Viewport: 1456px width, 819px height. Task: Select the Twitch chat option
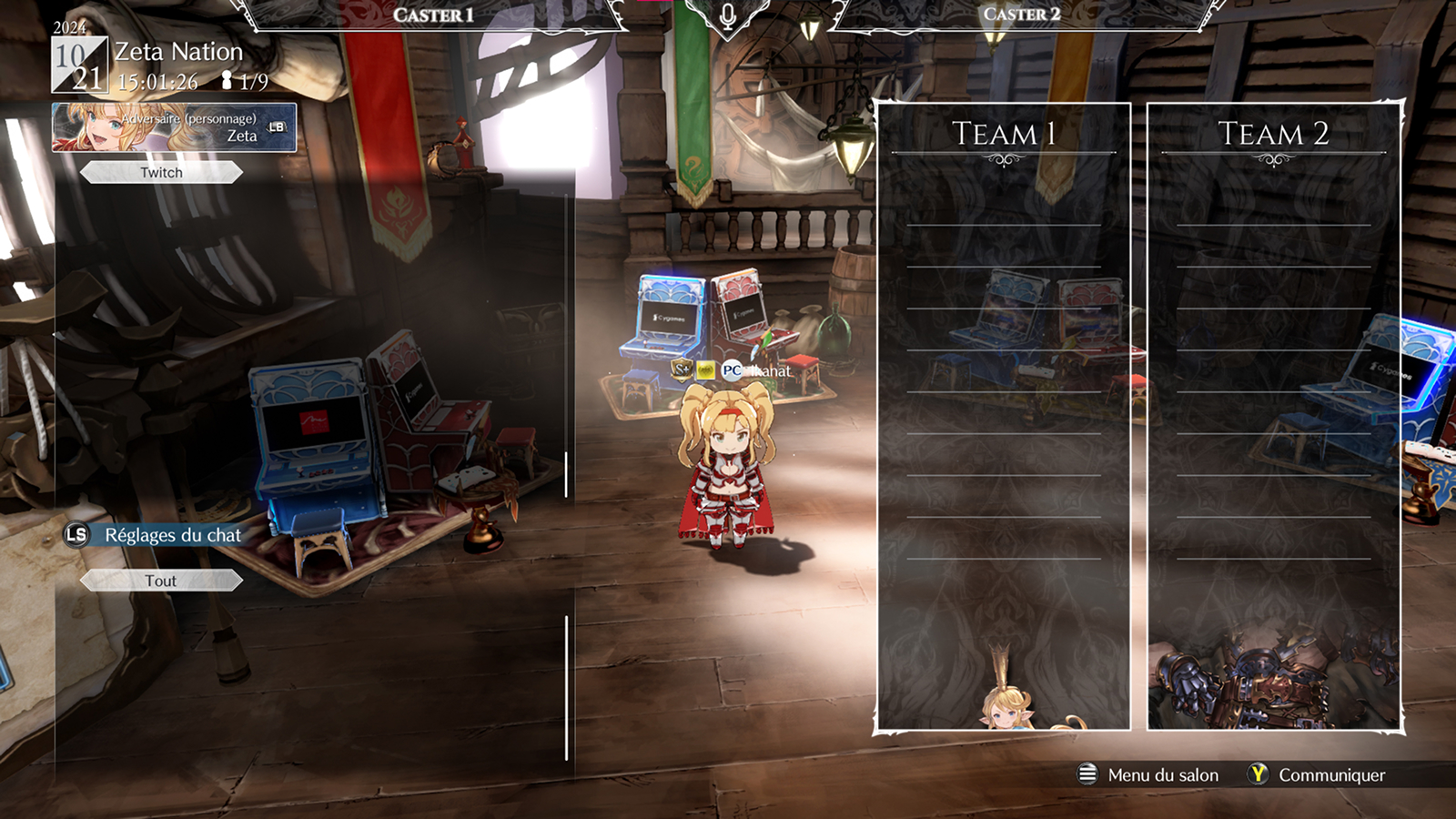[x=161, y=173]
